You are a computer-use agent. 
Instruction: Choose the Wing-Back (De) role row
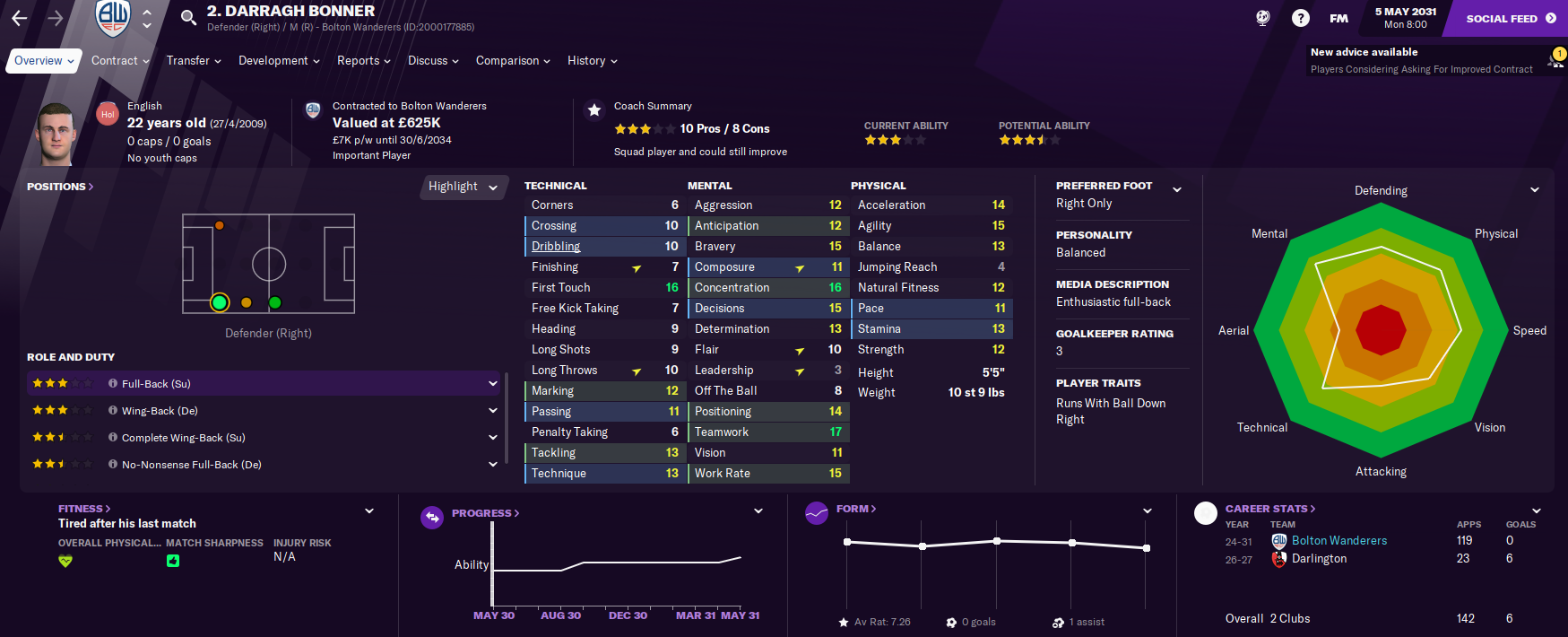[x=260, y=411]
